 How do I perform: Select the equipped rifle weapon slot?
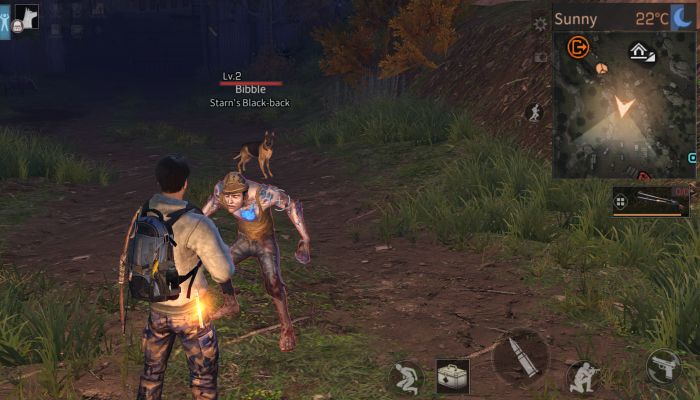651,201
